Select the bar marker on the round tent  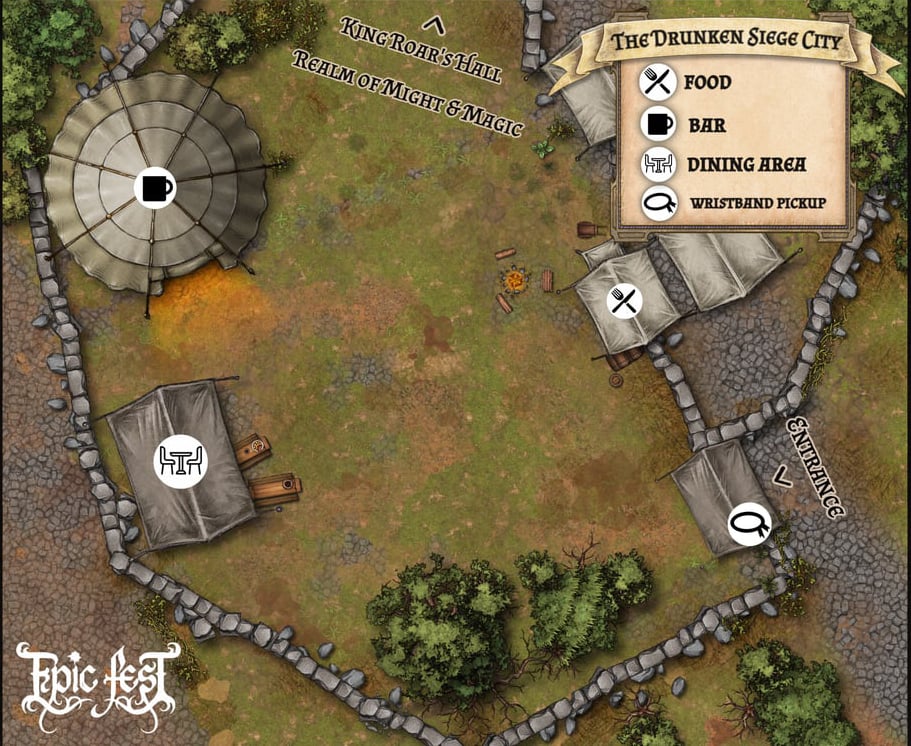point(153,187)
